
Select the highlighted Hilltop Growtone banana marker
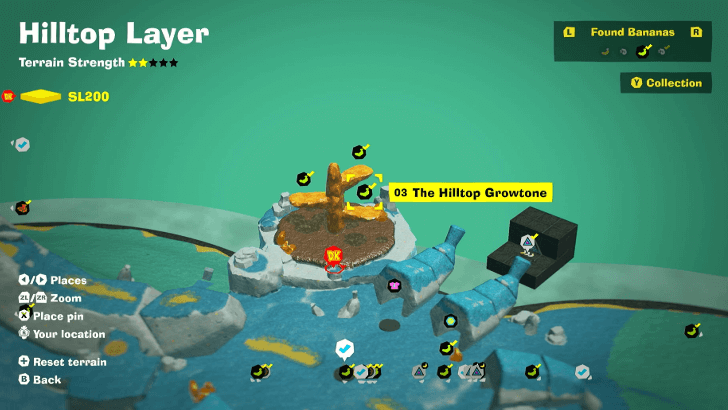[366, 191]
